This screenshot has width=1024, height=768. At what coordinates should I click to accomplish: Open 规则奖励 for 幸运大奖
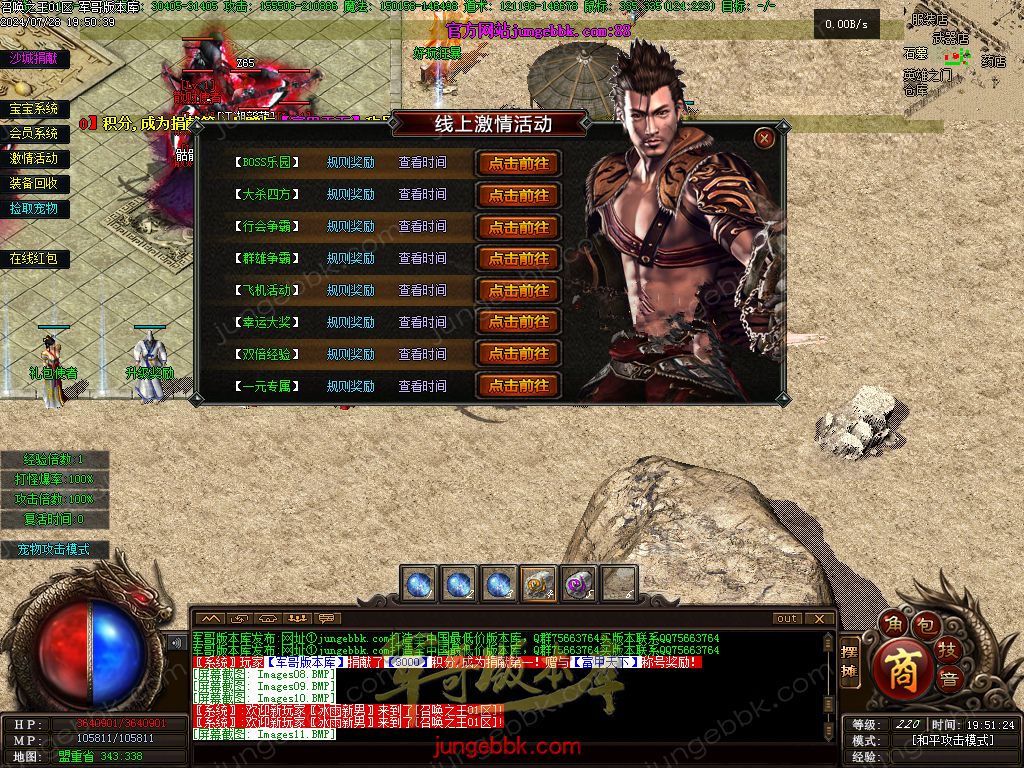pyautogui.click(x=350, y=322)
